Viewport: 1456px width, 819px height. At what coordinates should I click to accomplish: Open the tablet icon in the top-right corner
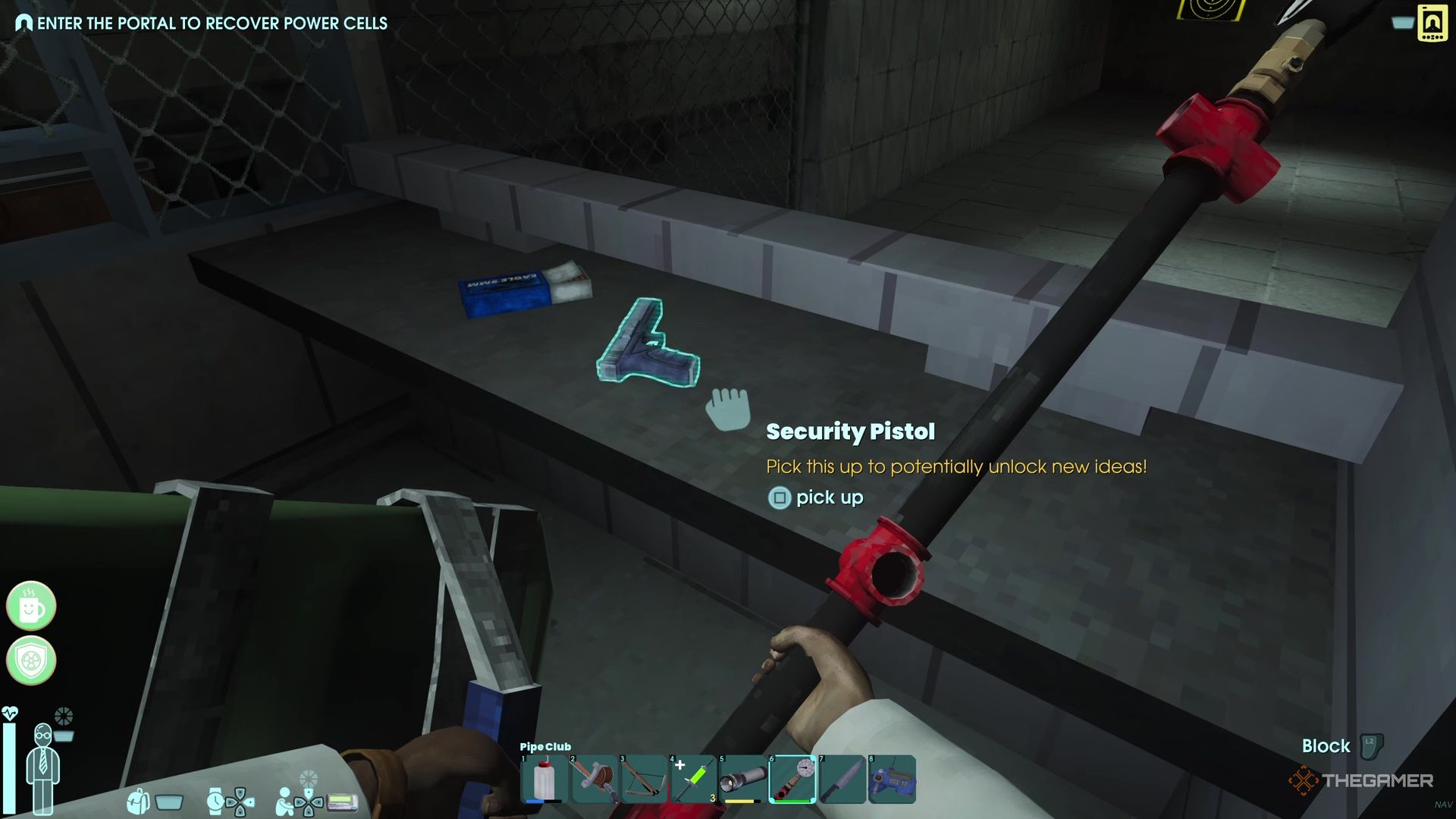click(1432, 23)
